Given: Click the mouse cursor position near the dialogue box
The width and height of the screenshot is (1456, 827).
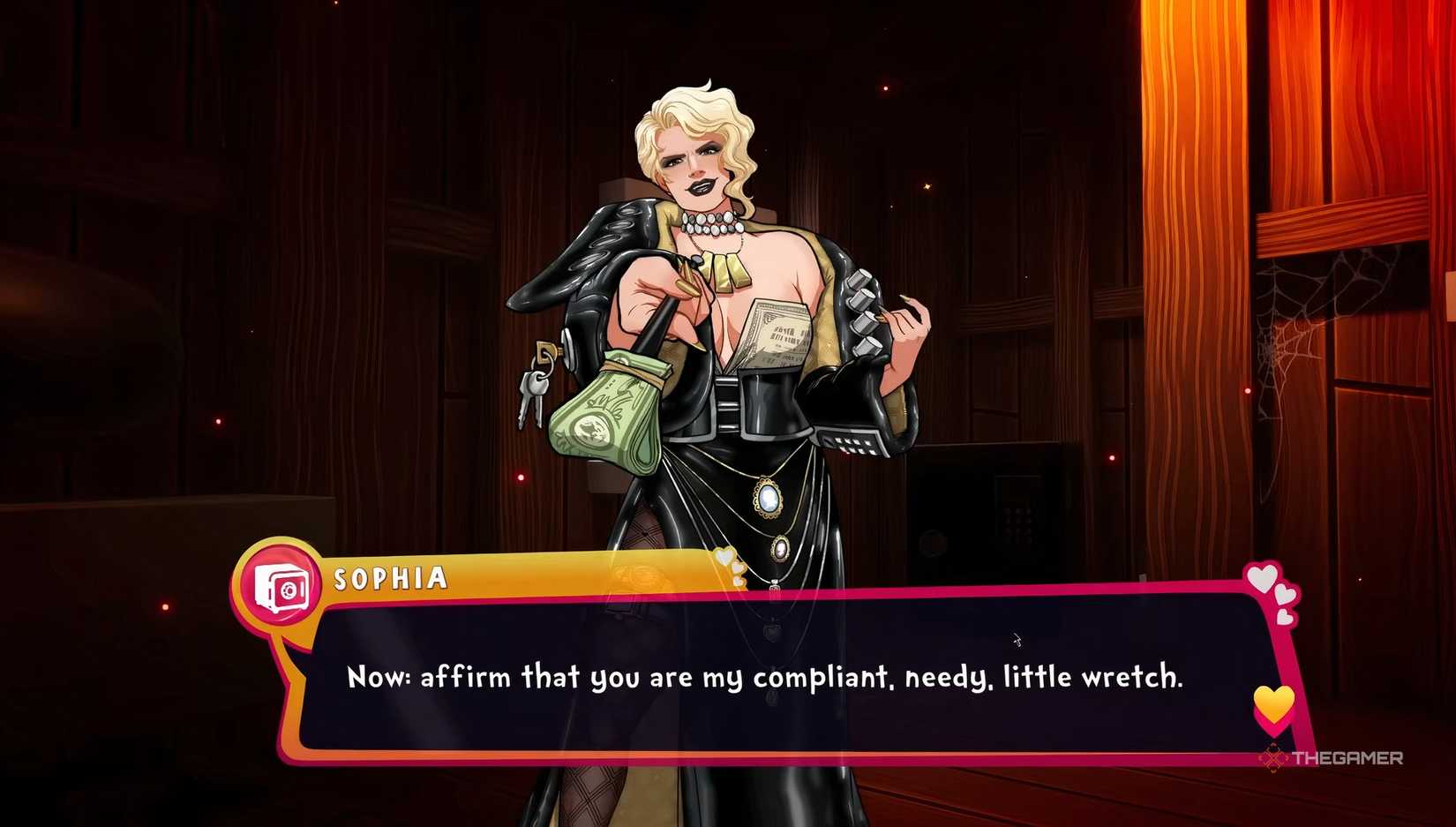Looking at the screenshot, I should 1017,639.
